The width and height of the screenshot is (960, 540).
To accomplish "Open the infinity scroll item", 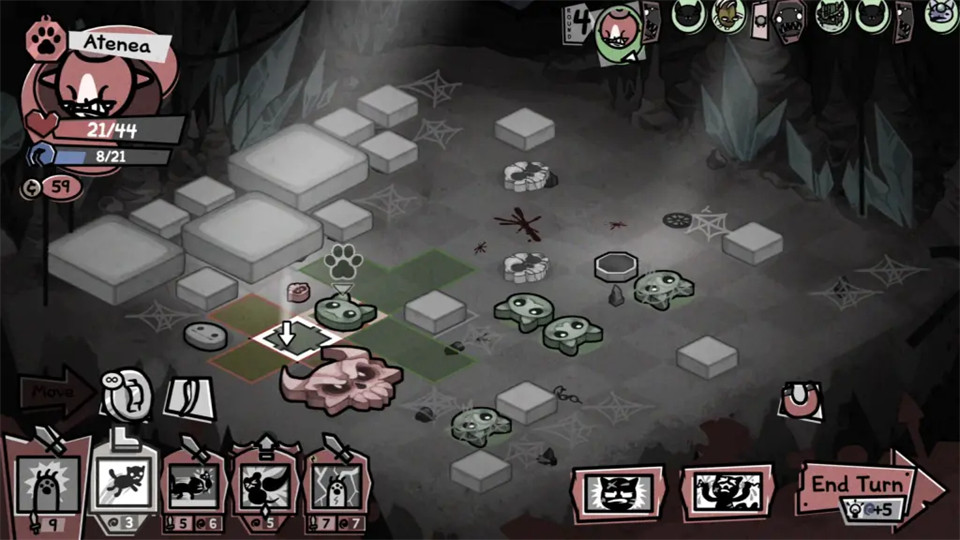I will (x=128, y=393).
